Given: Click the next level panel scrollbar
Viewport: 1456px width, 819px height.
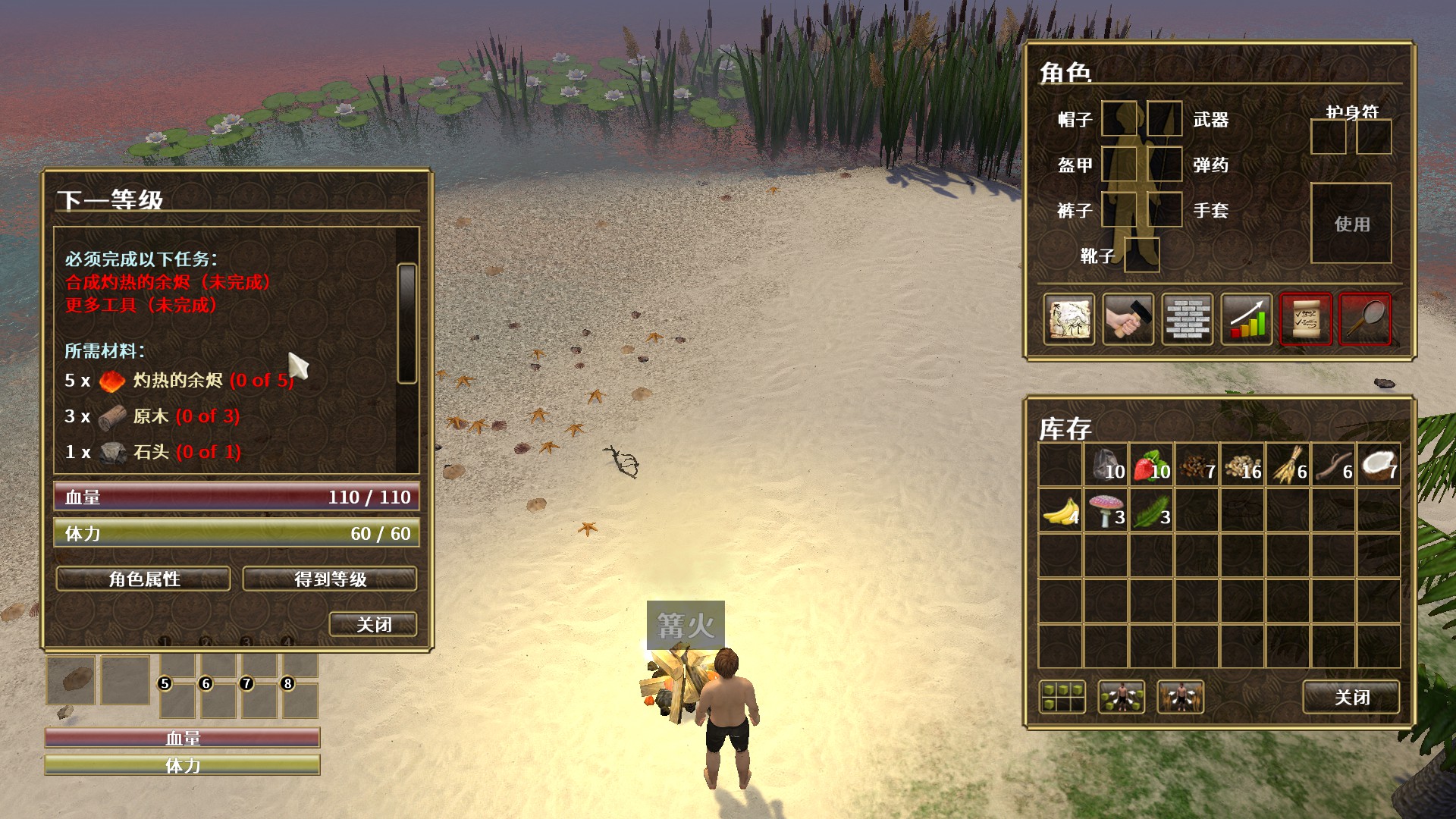Looking at the screenshot, I should tap(407, 324).
